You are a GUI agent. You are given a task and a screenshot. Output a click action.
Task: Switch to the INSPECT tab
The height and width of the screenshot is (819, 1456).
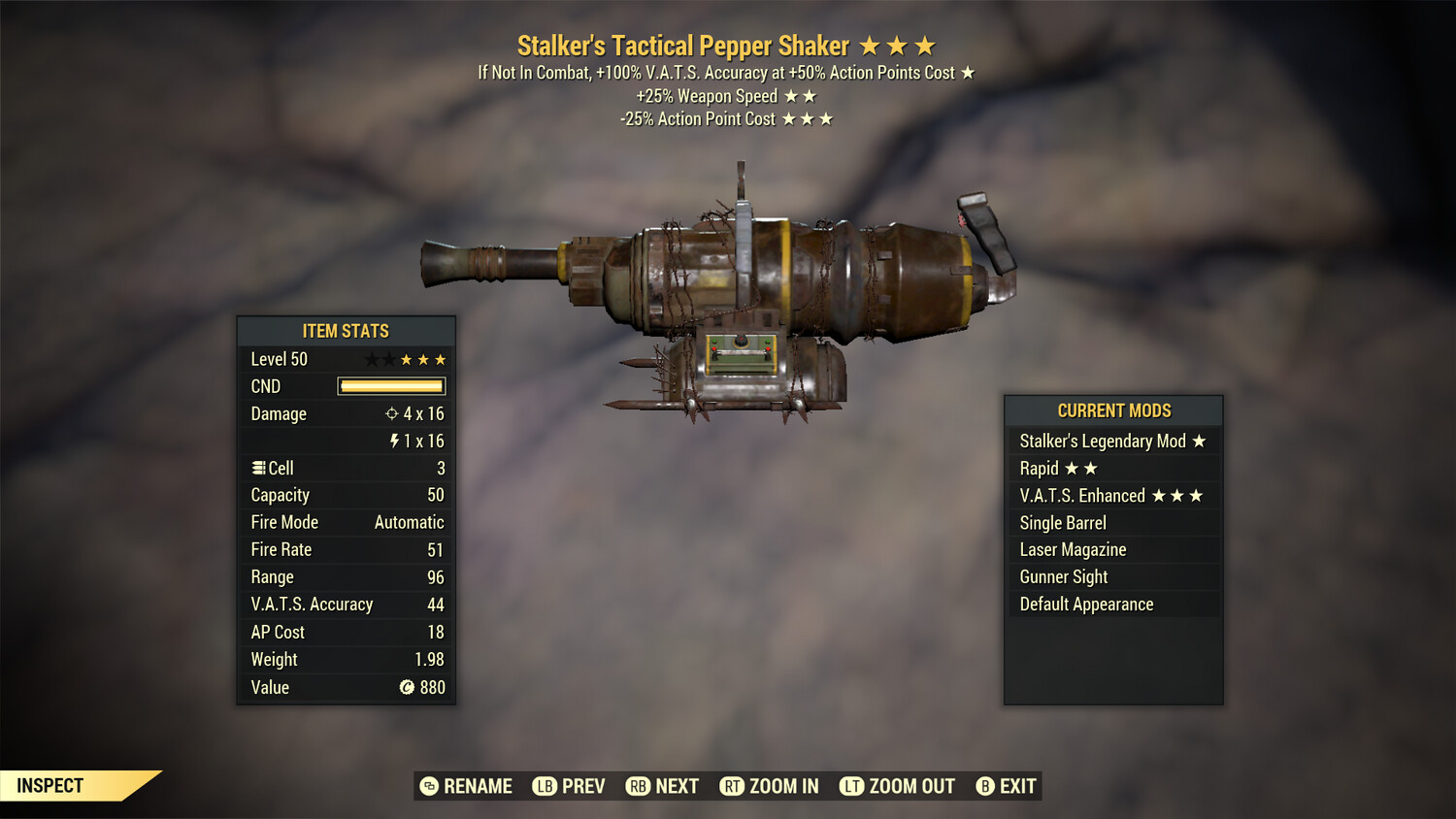click(x=49, y=785)
